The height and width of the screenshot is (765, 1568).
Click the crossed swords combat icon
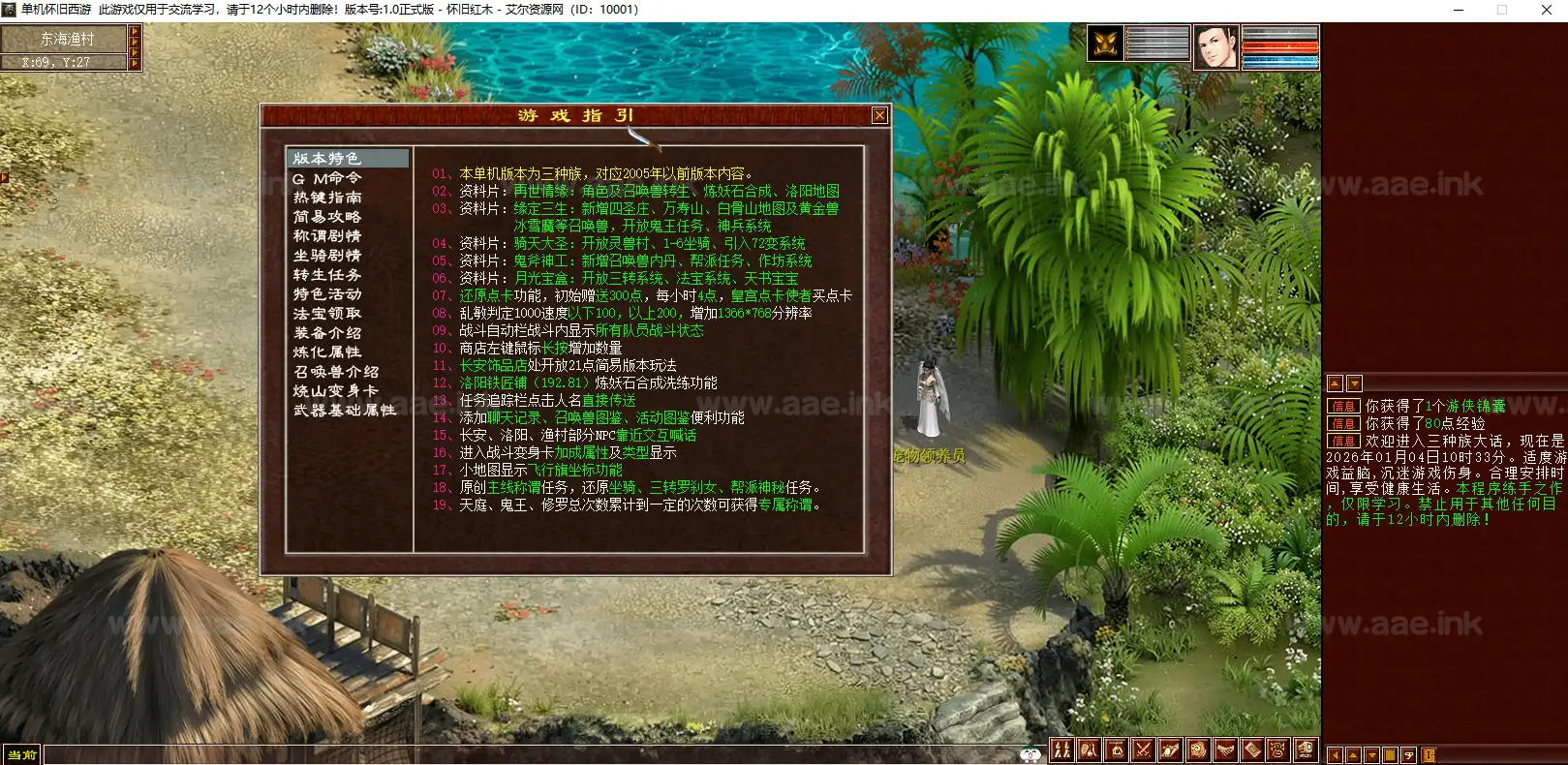1143,750
